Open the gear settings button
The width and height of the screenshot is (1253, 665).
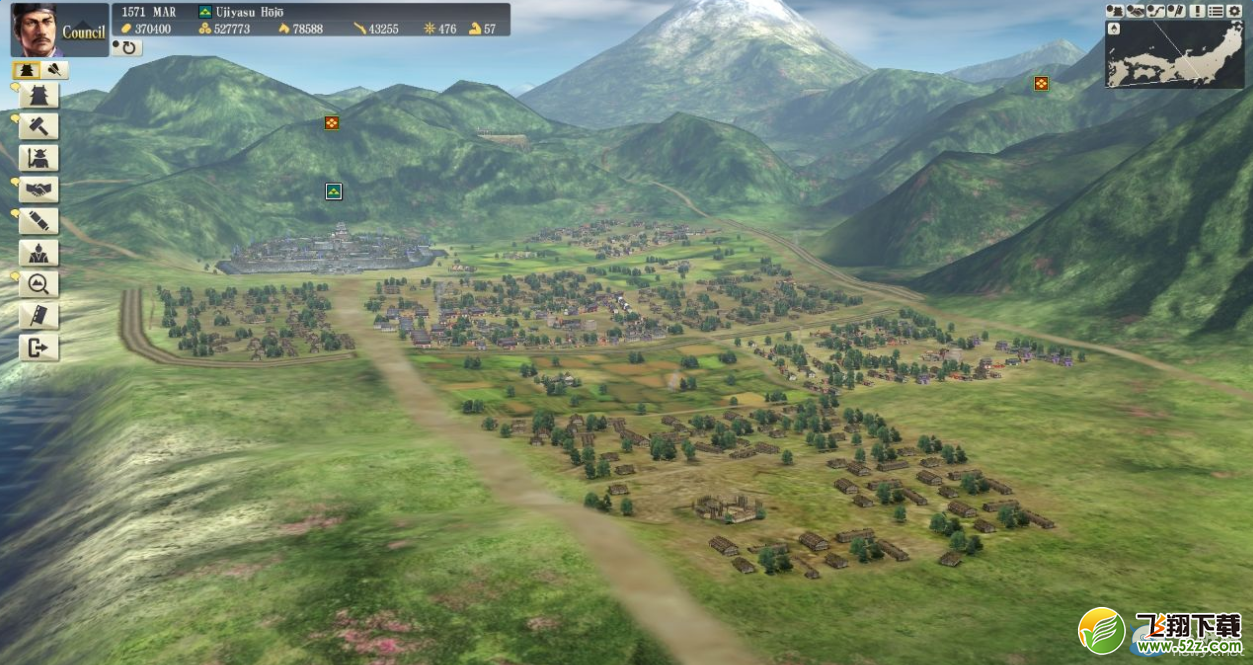click(1234, 11)
